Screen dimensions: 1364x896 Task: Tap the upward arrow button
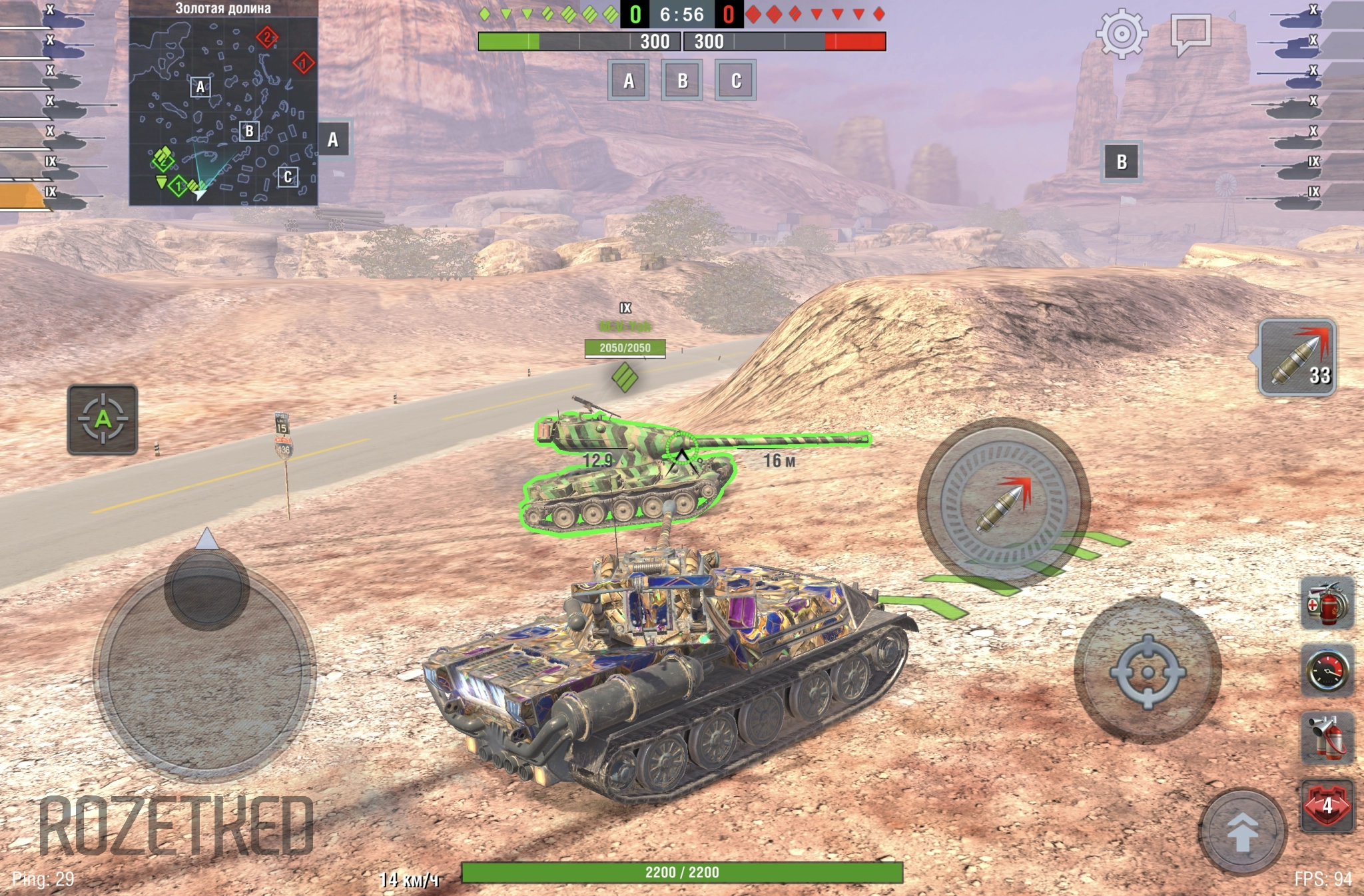click(1242, 831)
